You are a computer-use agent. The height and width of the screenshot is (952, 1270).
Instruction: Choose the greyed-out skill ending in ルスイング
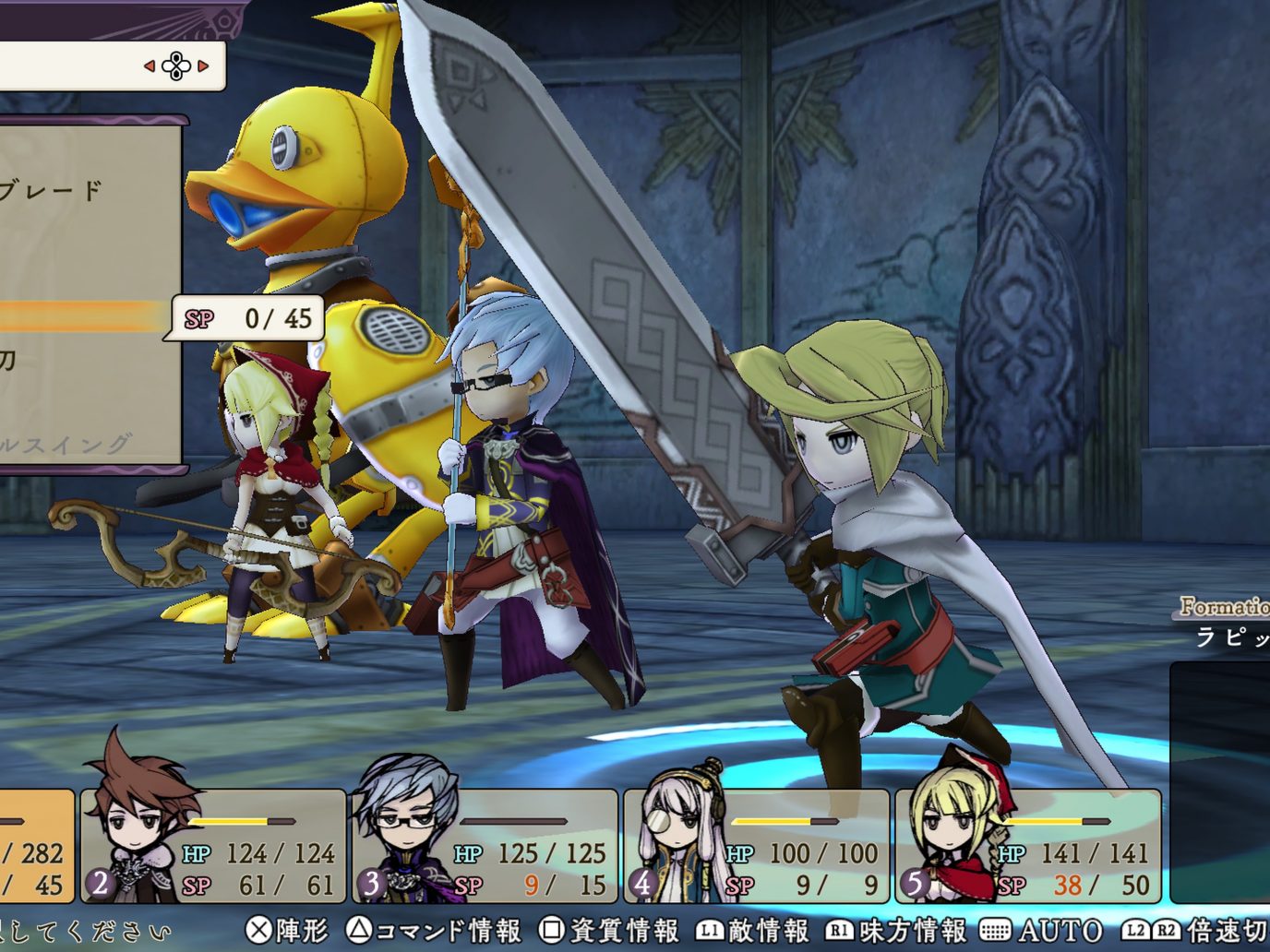(x=66, y=445)
